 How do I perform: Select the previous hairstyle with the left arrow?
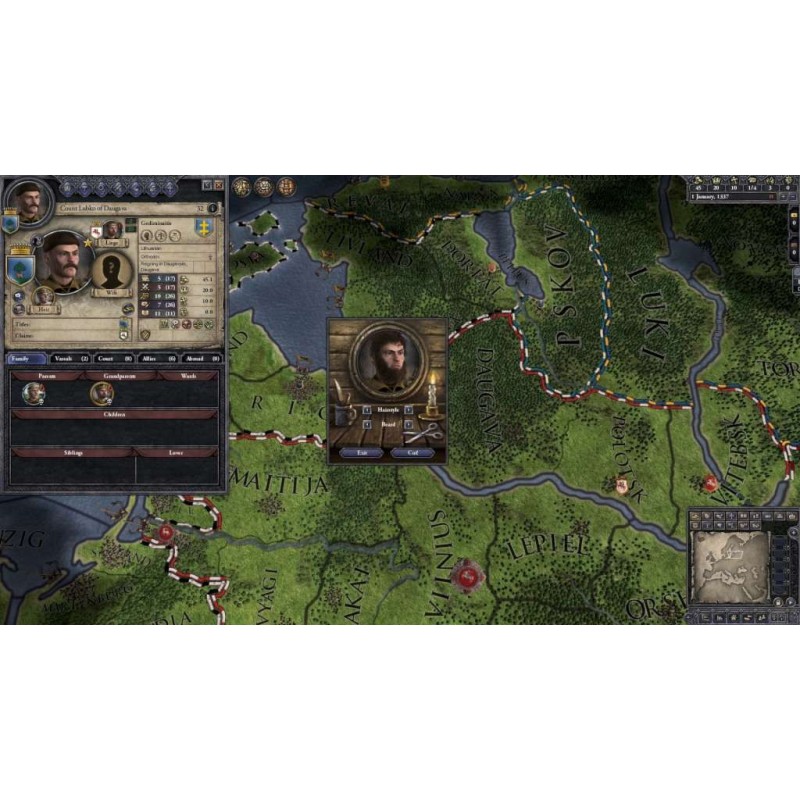pos(366,409)
